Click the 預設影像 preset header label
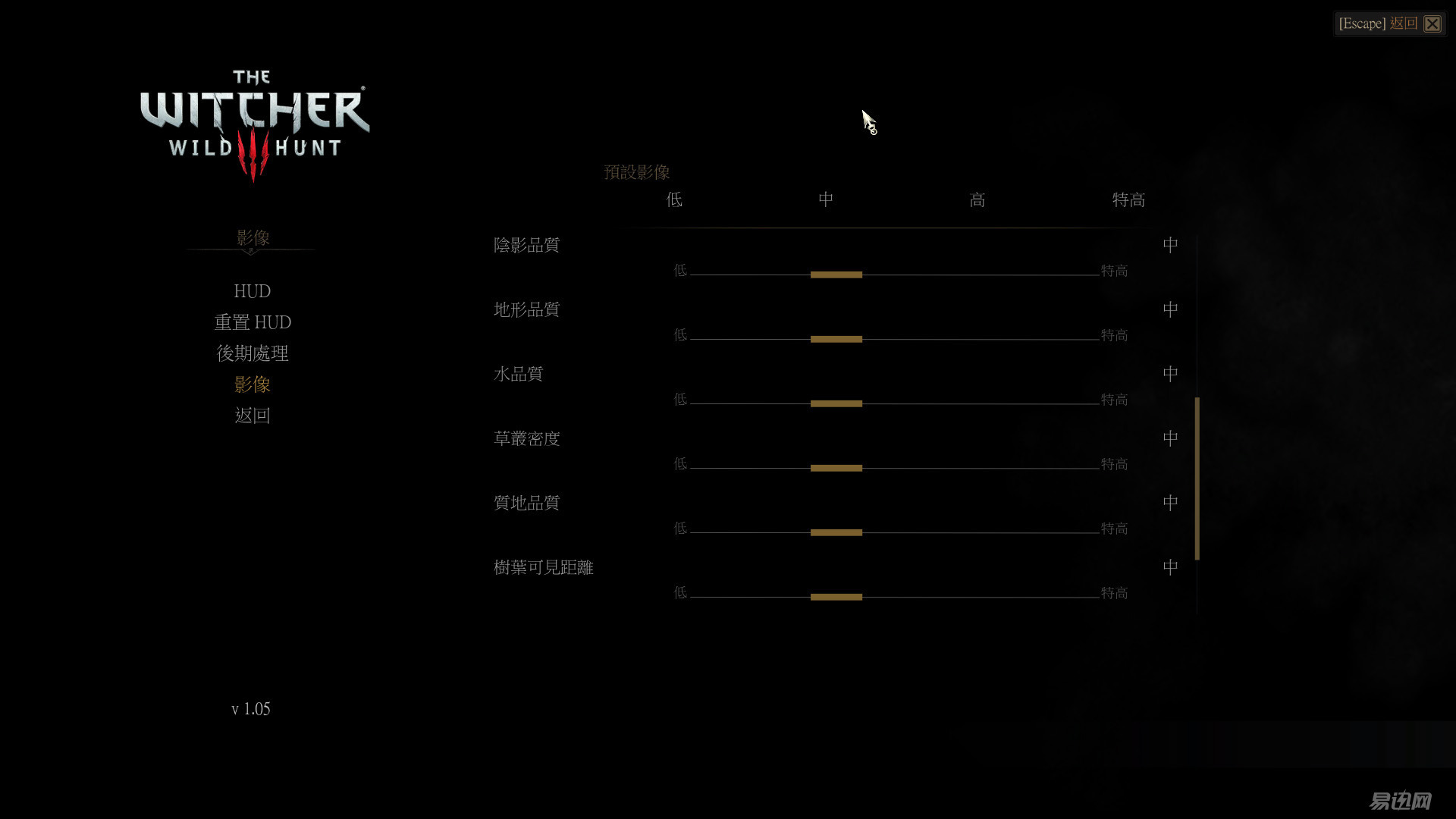 pos(637,172)
